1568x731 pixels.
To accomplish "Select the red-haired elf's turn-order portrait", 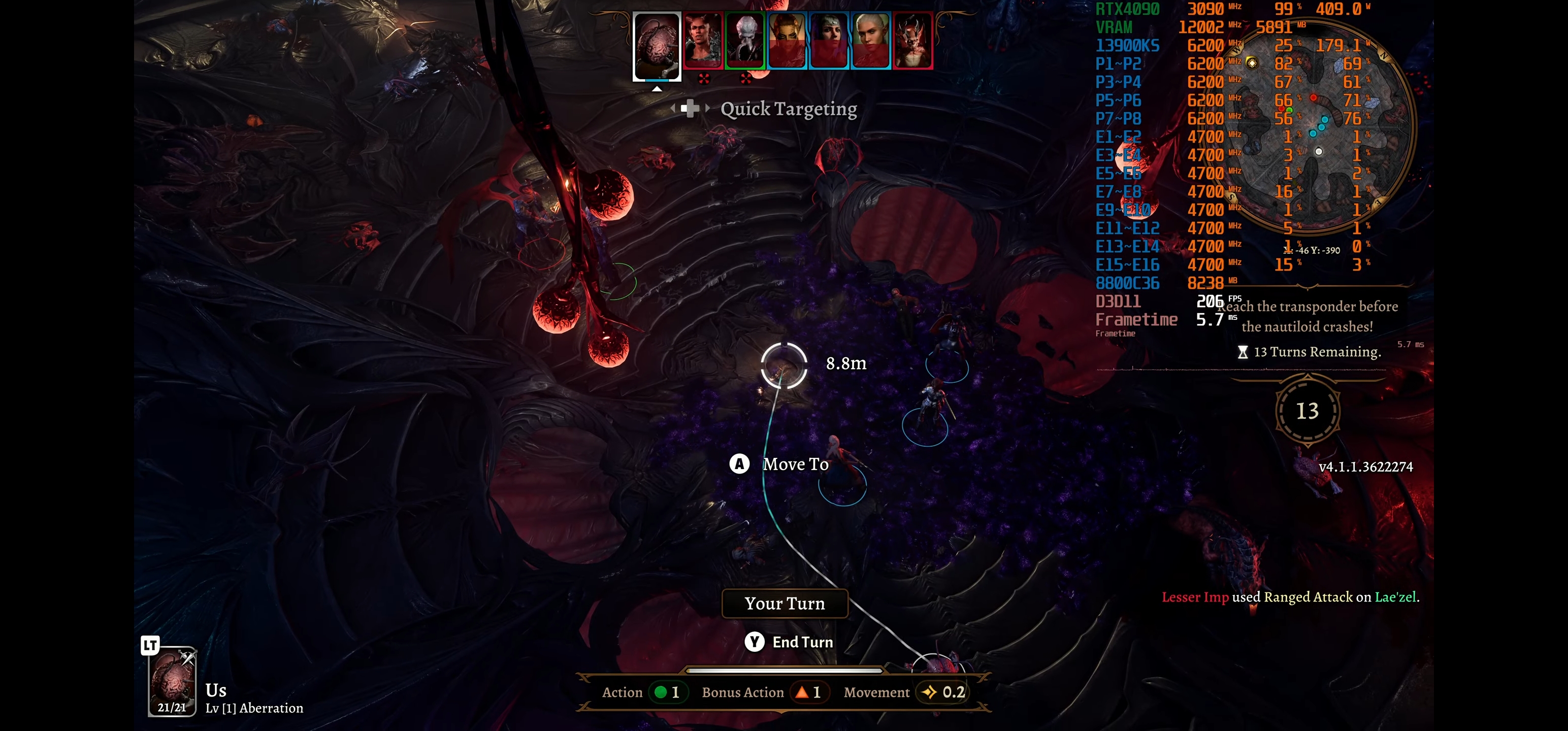I will [x=787, y=40].
